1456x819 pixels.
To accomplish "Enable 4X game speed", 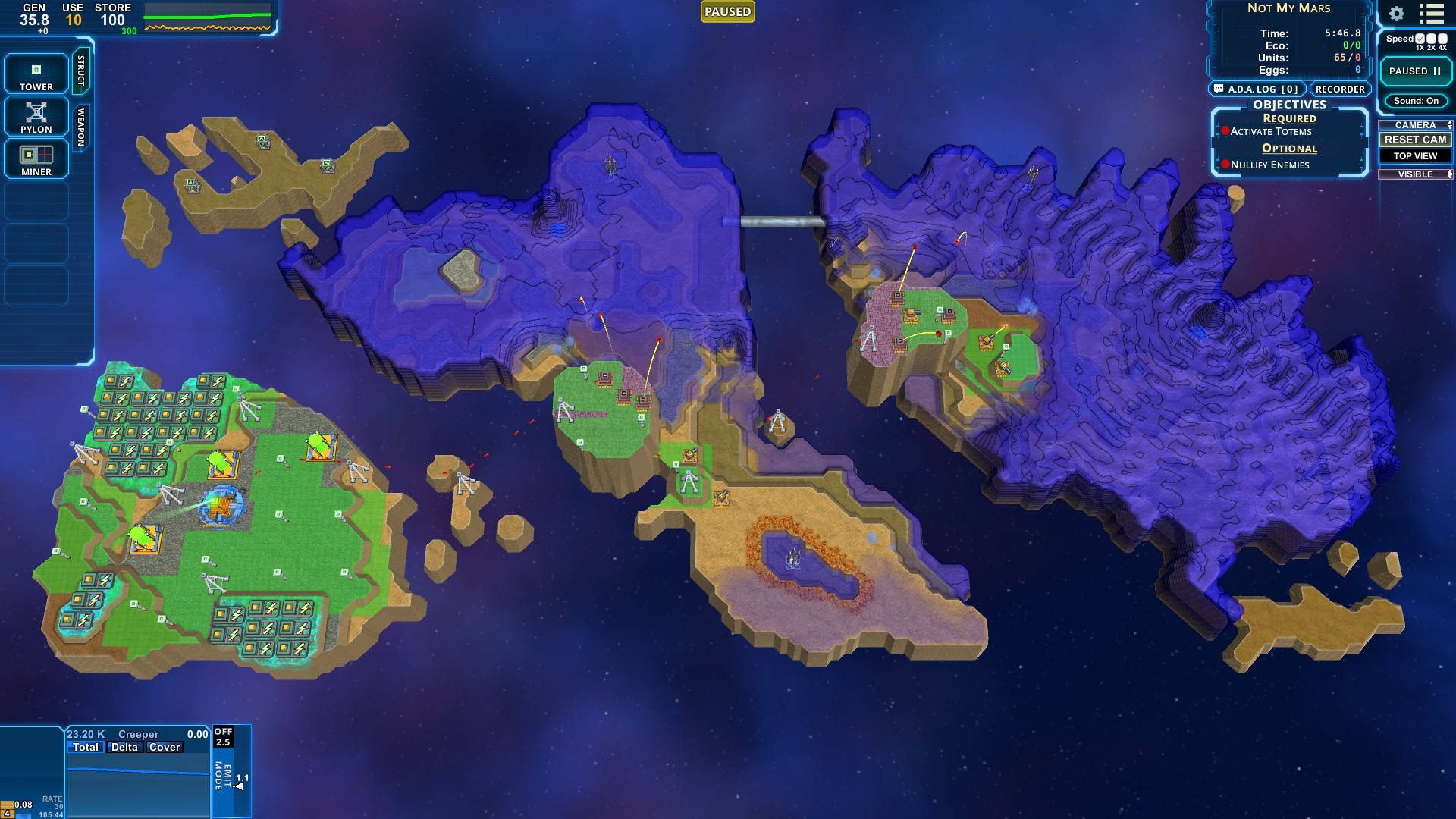I will point(1442,38).
